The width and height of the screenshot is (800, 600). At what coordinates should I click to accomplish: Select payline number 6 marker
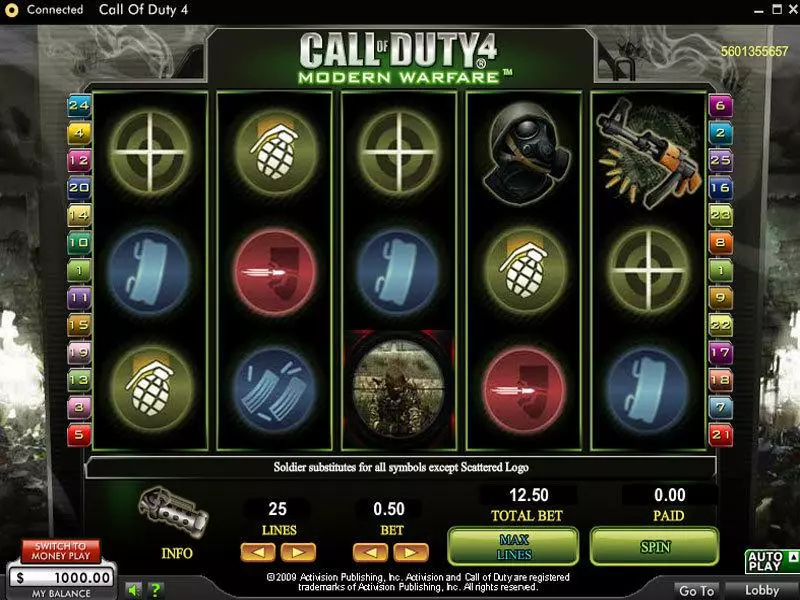pyautogui.click(x=720, y=105)
